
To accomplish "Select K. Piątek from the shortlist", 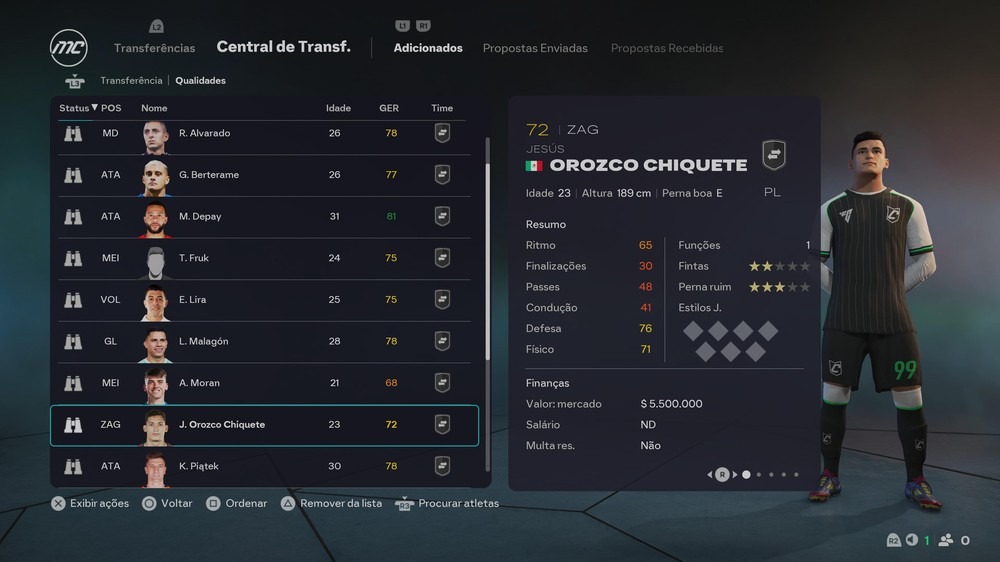I will 264,466.
